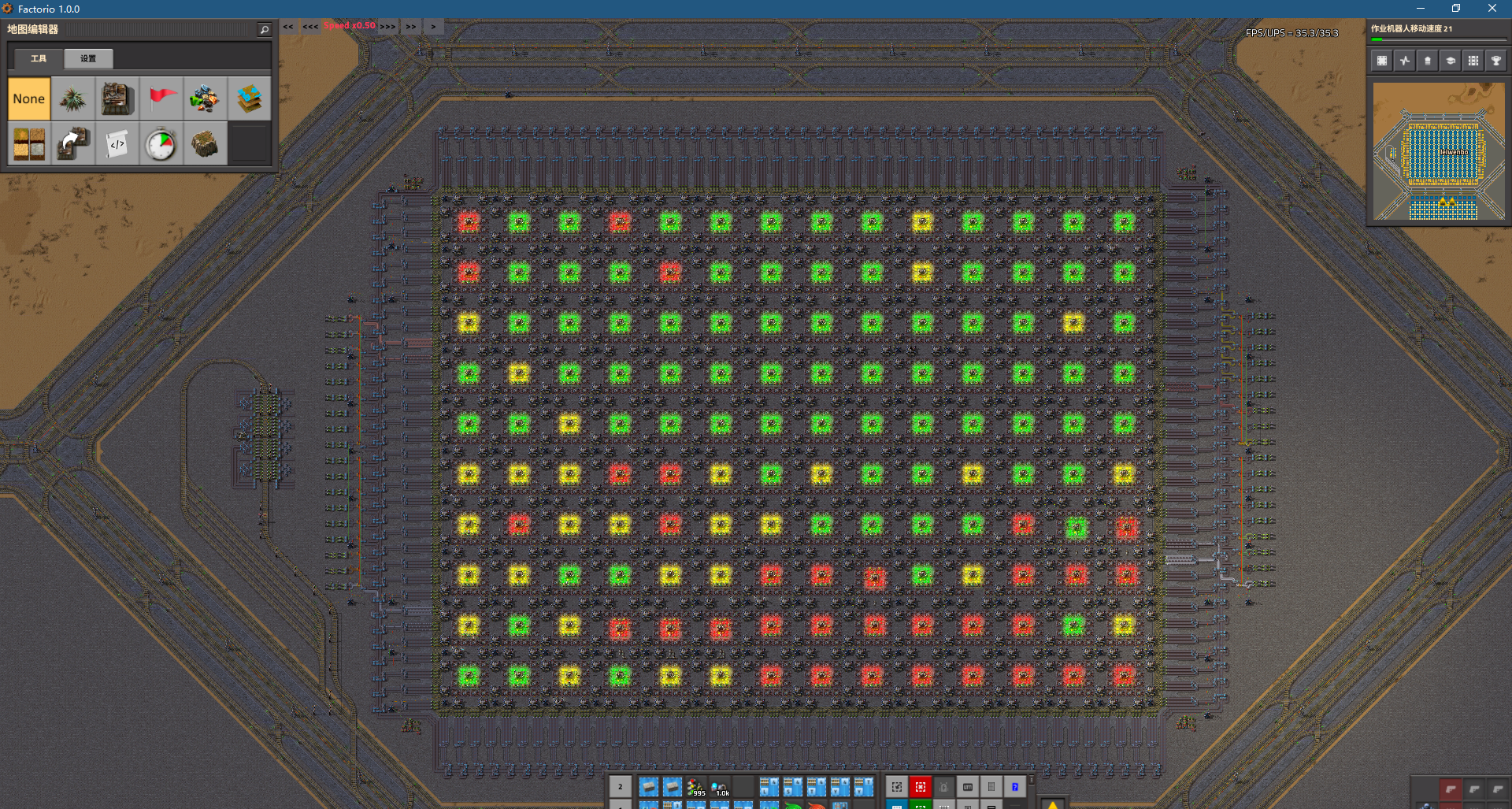The height and width of the screenshot is (809, 1512).
Task: Select the force/flag editor tool
Action: click(161, 98)
